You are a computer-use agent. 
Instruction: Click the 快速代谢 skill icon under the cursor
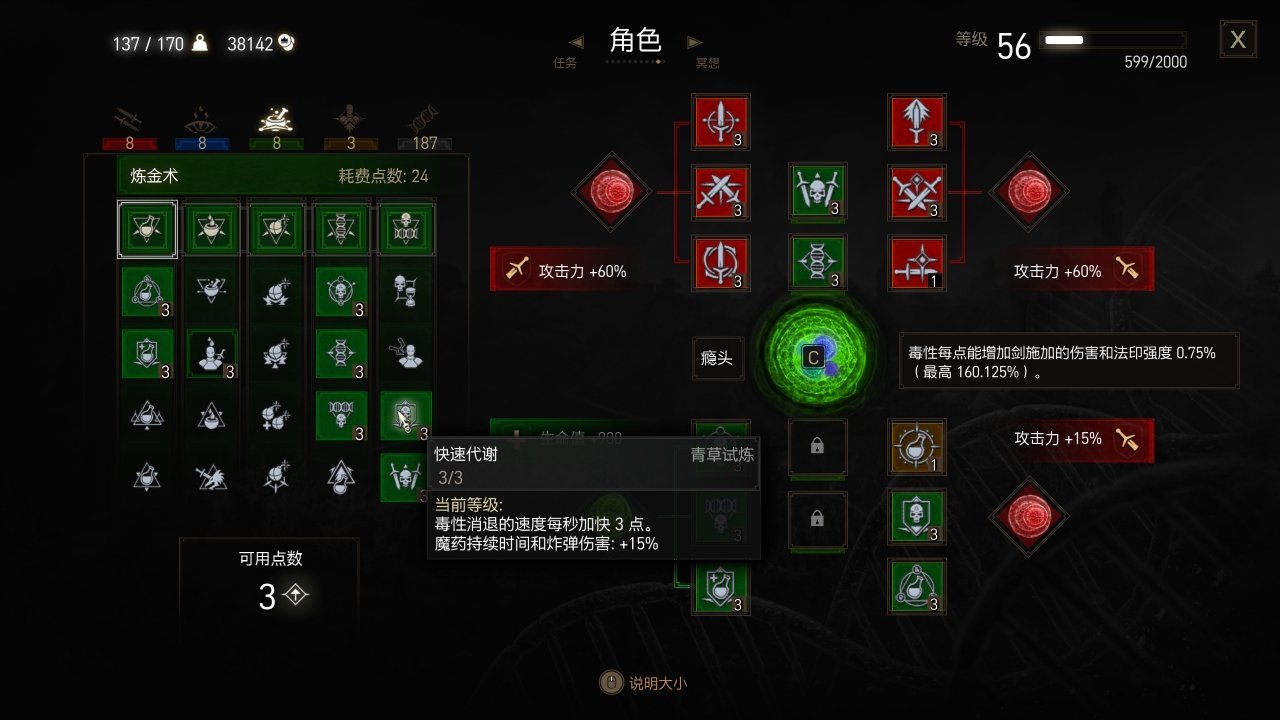[x=406, y=416]
